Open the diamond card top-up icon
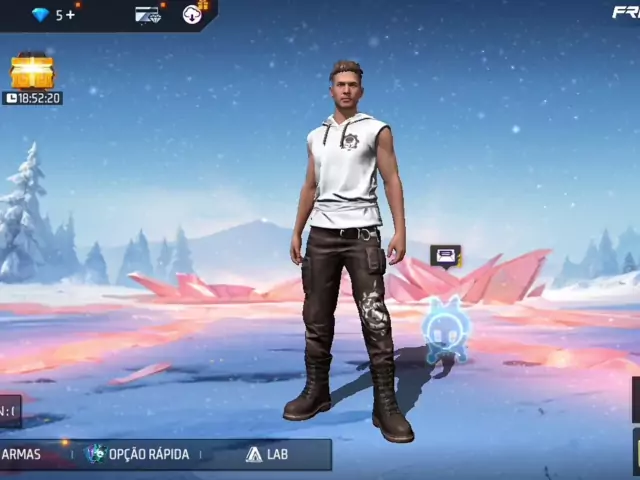The image size is (640, 480). [148, 14]
